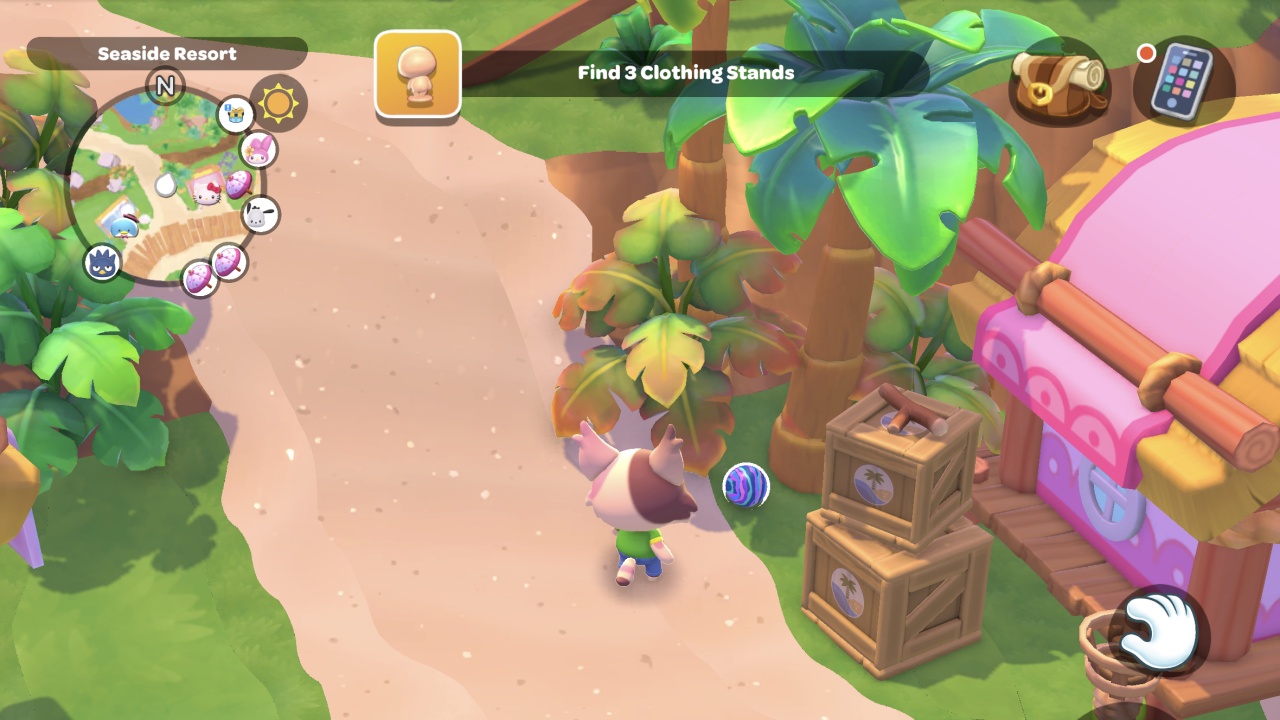Click the N compass on the minimap

click(x=163, y=87)
